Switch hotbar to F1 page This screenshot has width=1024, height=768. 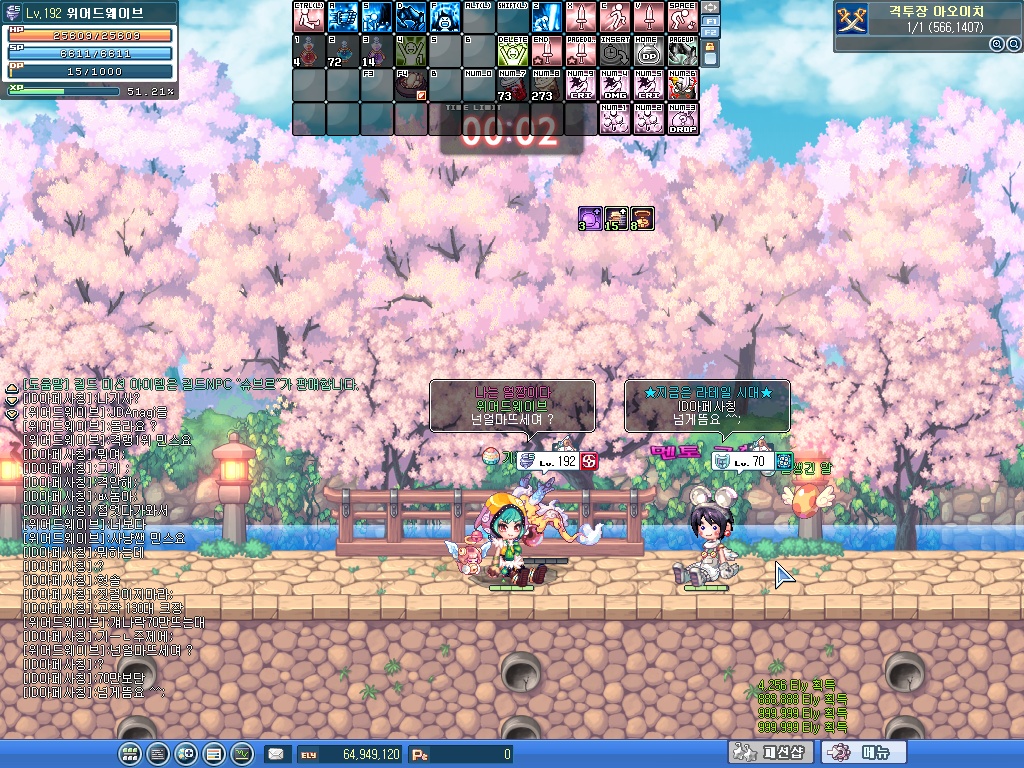click(x=711, y=20)
